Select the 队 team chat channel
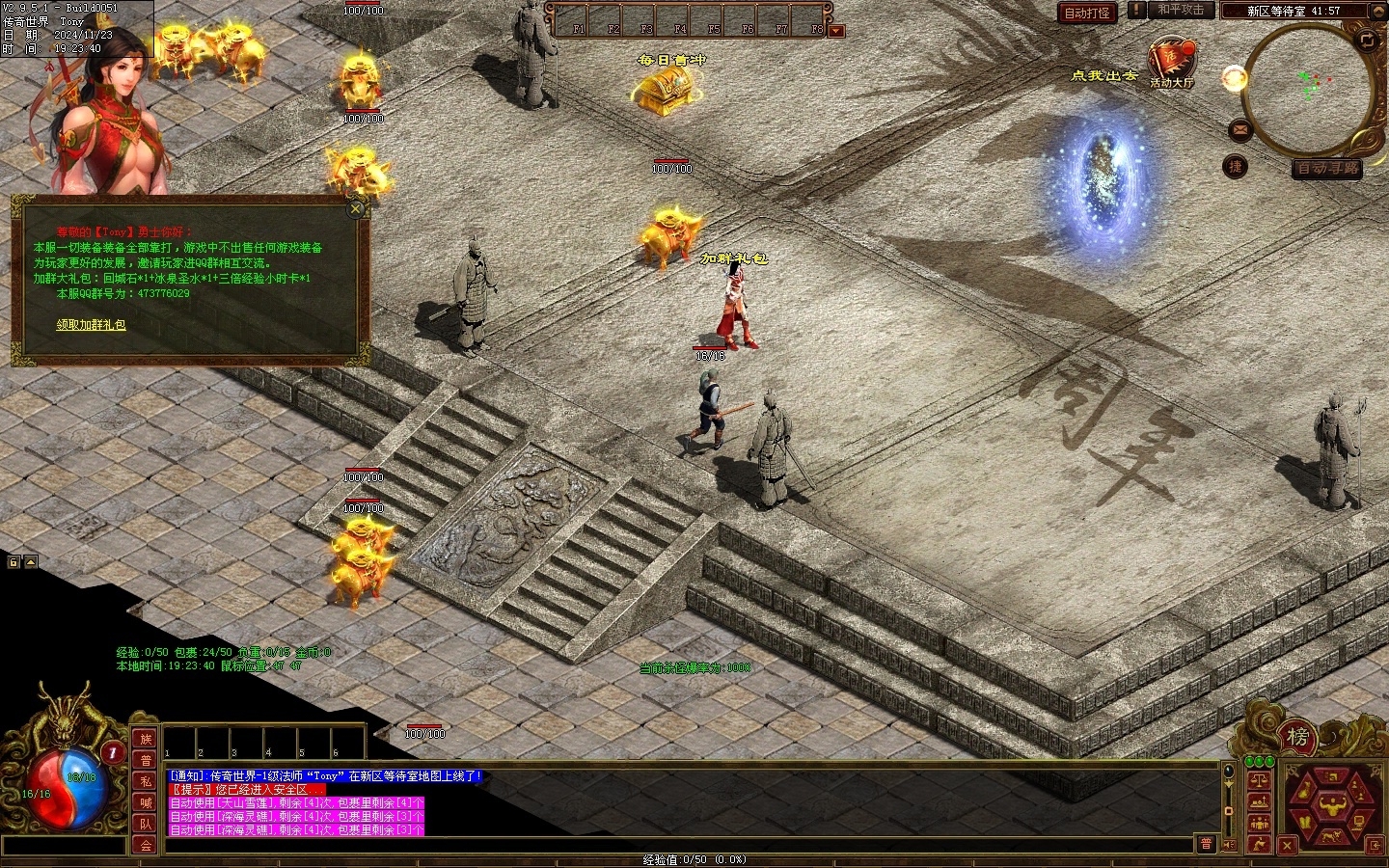 tap(146, 824)
